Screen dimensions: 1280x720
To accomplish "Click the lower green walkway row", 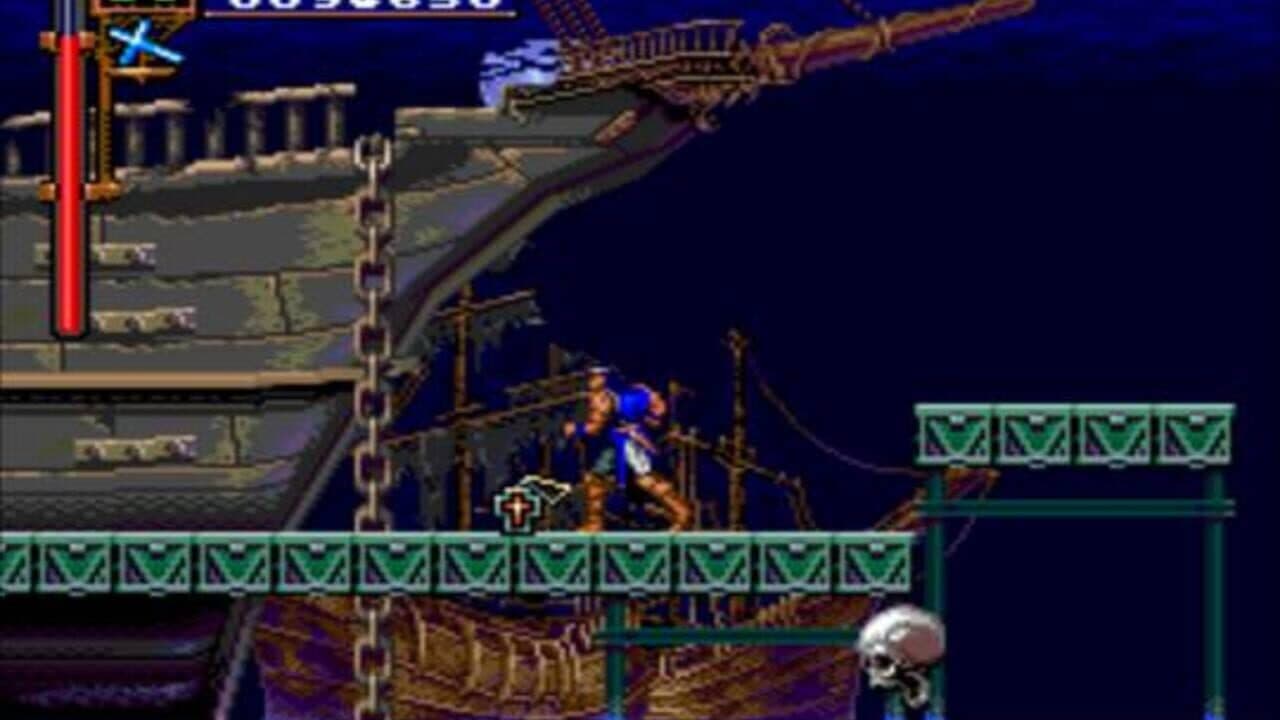I will (x=300, y=563).
